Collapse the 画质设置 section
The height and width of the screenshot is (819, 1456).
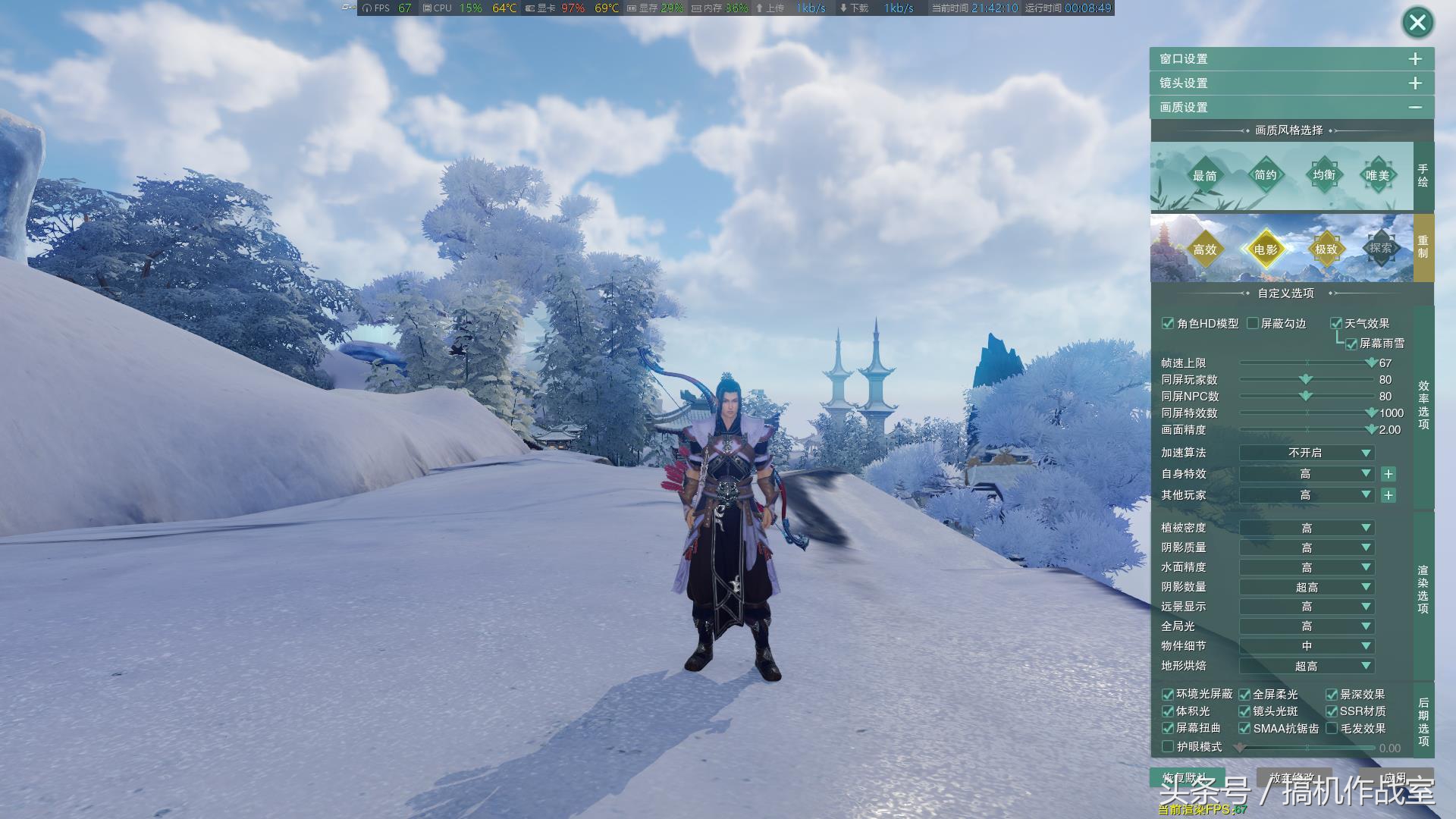pyautogui.click(x=1415, y=108)
